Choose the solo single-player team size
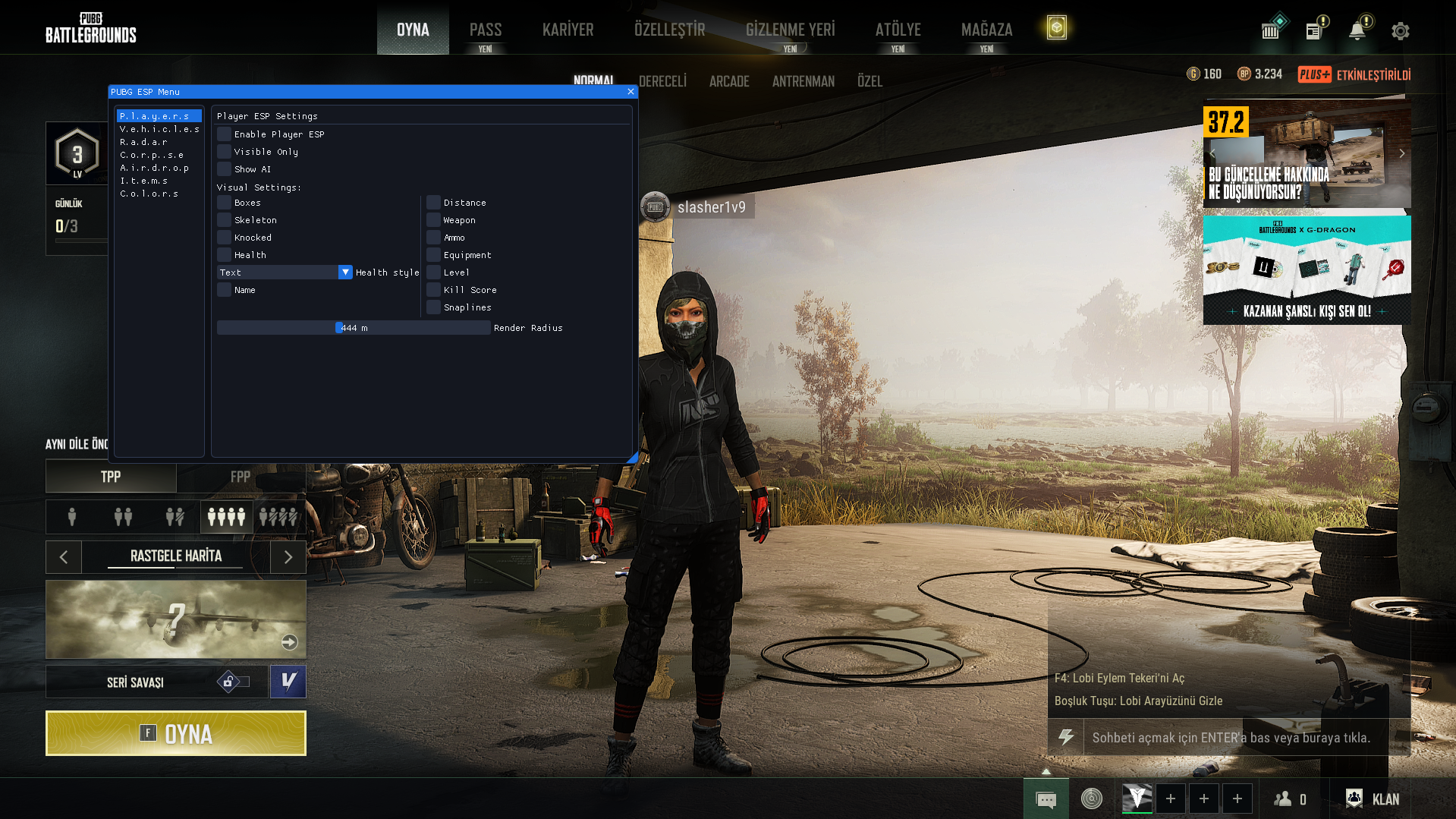This screenshot has width=1456, height=819. click(x=72, y=517)
